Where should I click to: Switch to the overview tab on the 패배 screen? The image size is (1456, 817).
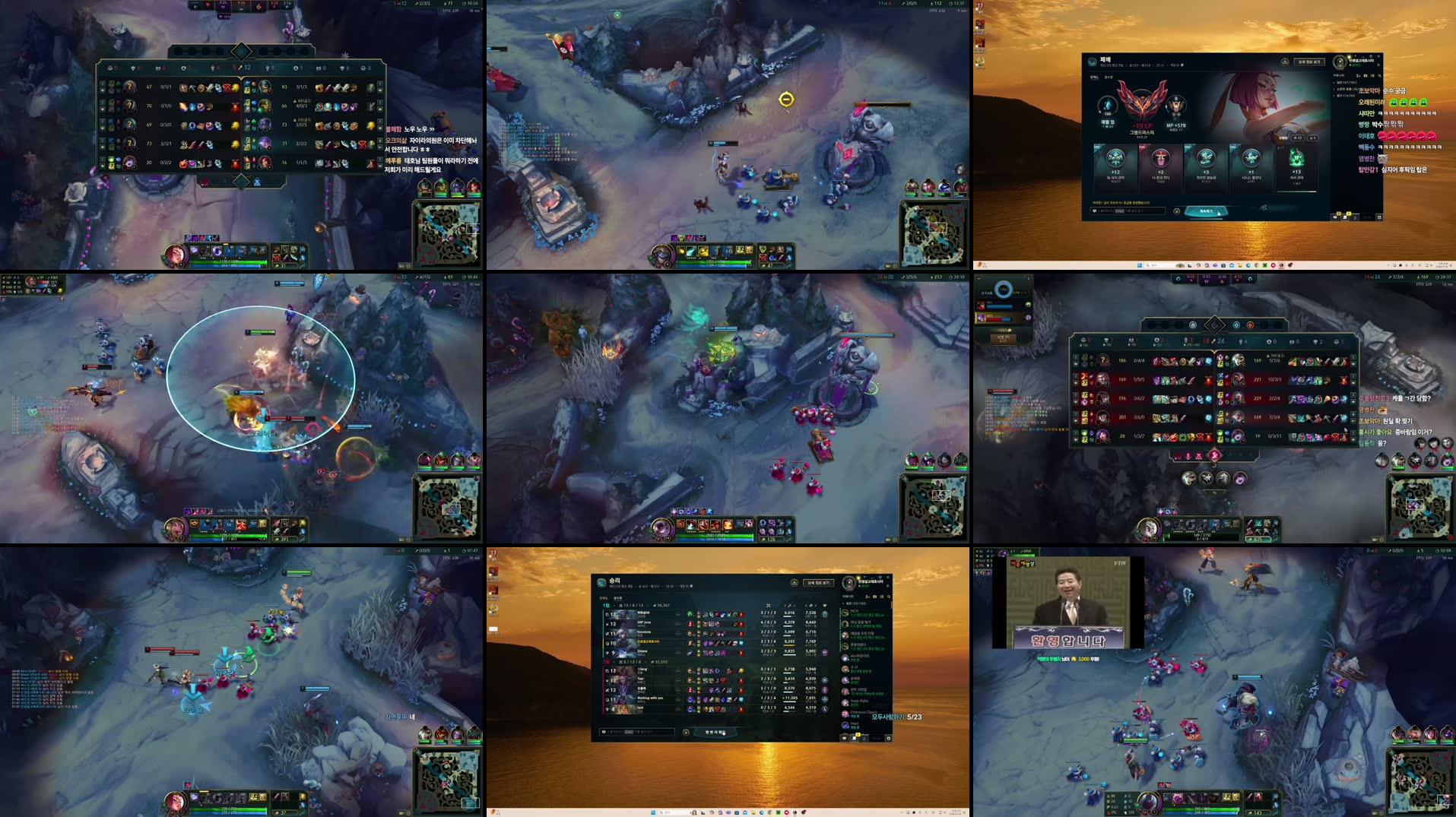1094,77
